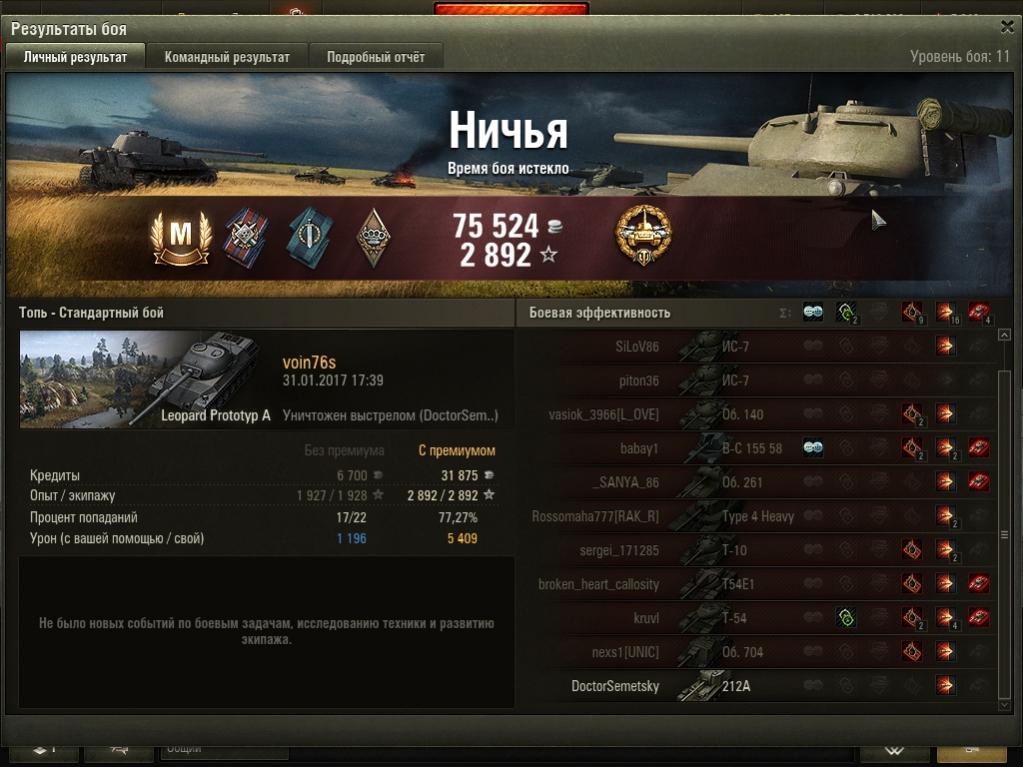Select the sergei_171285 T-10 row

tap(760, 550)
